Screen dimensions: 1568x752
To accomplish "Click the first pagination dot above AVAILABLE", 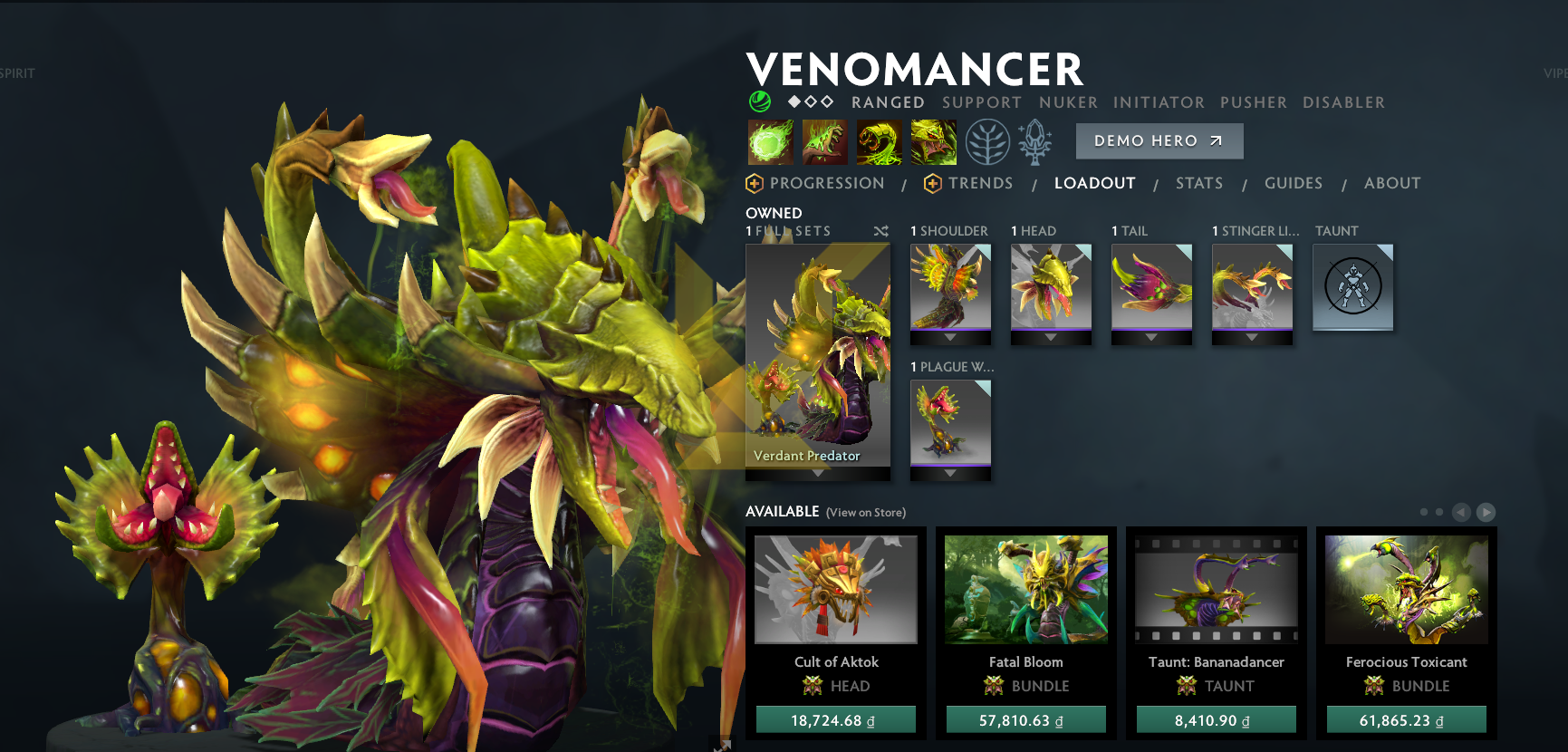I will (1425, 512).
